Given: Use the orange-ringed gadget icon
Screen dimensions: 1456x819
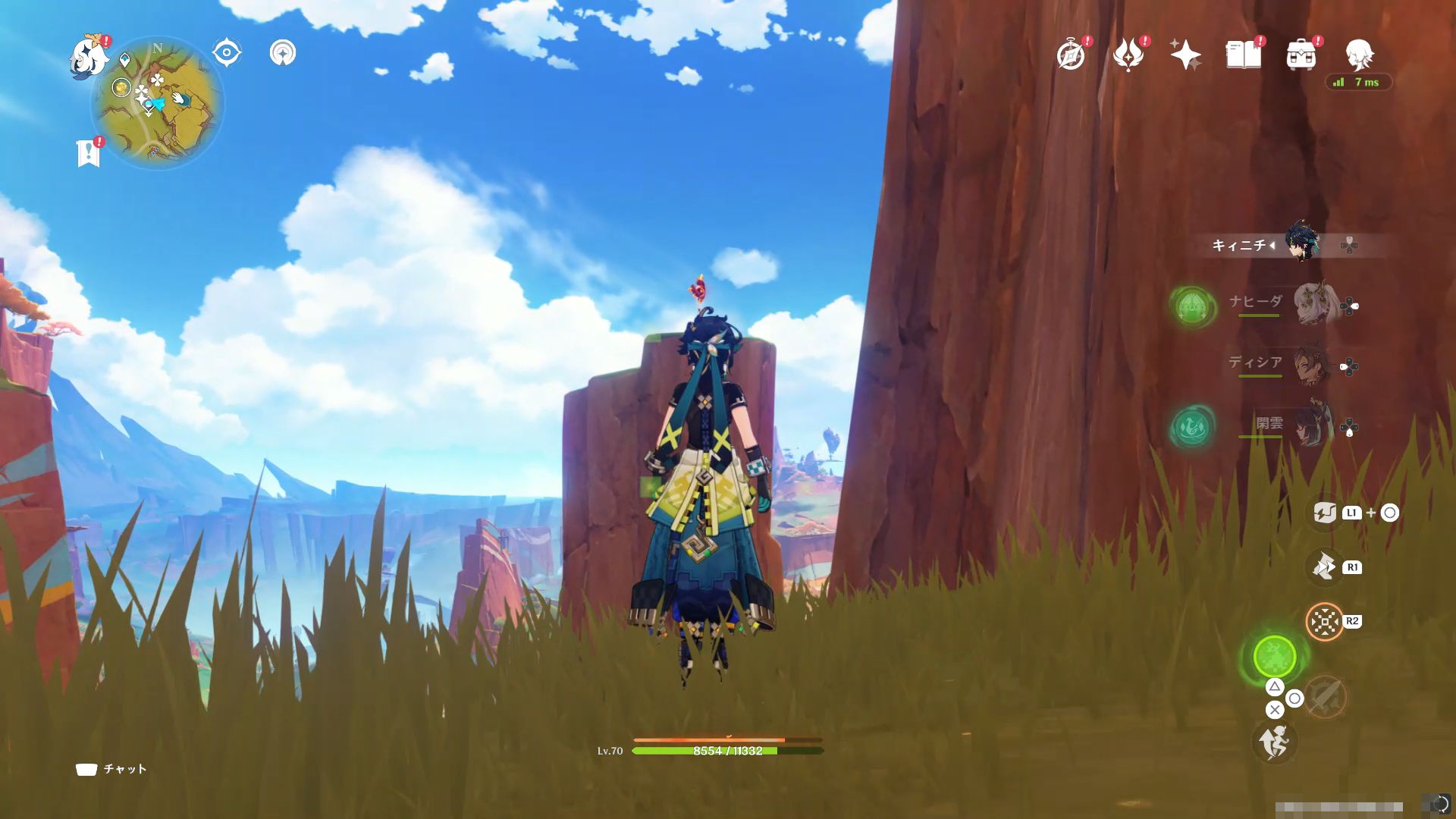Looking at the screenshot, I should (1325, 622).
